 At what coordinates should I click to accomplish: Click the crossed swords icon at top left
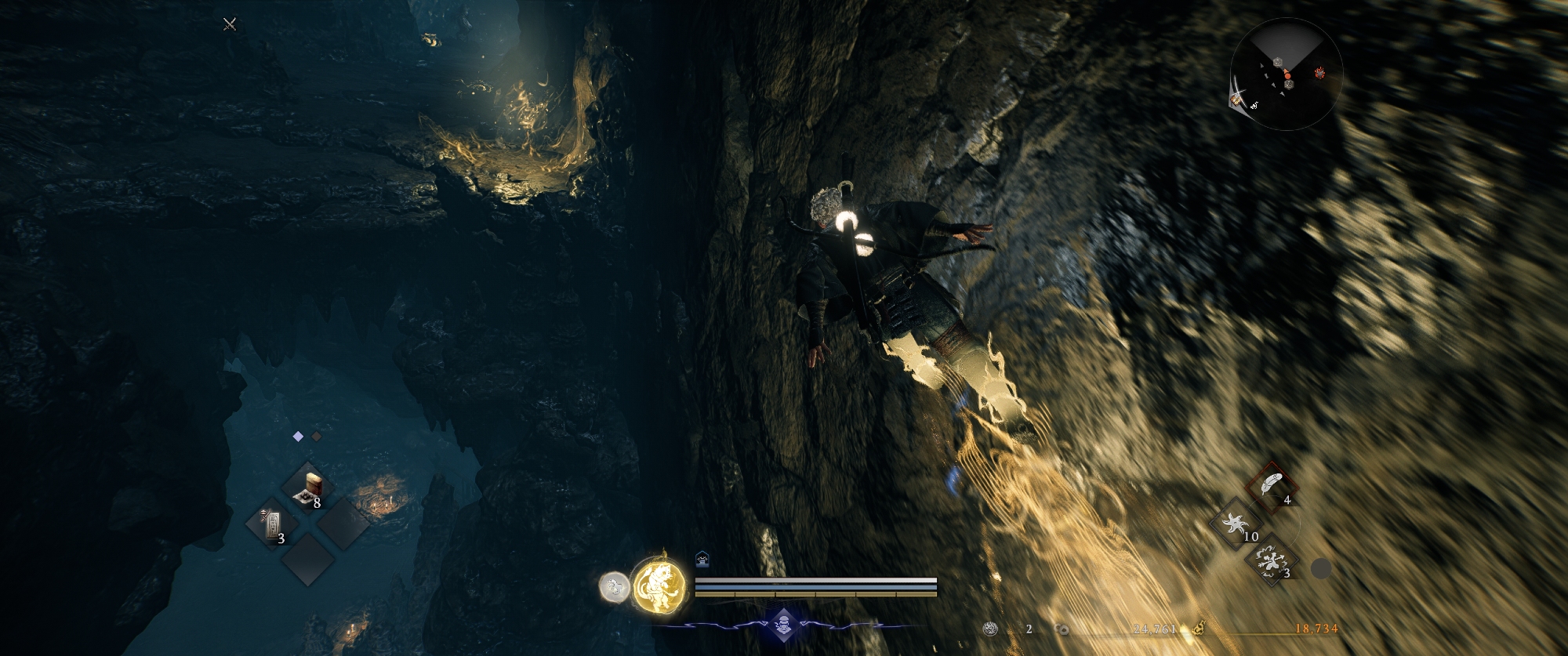pos(230,24)
